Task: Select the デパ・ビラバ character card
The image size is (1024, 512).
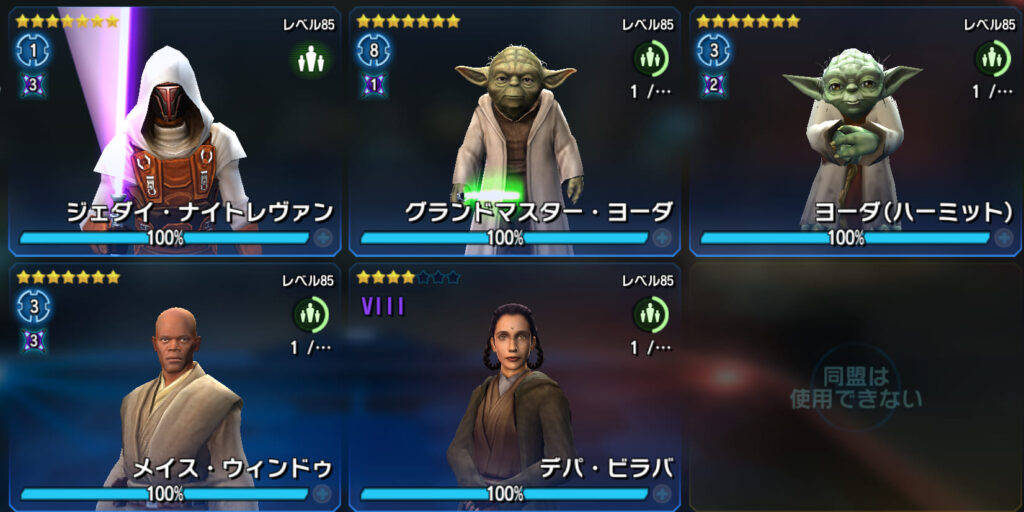Action: pyautogui.click(x=514, y=385)
